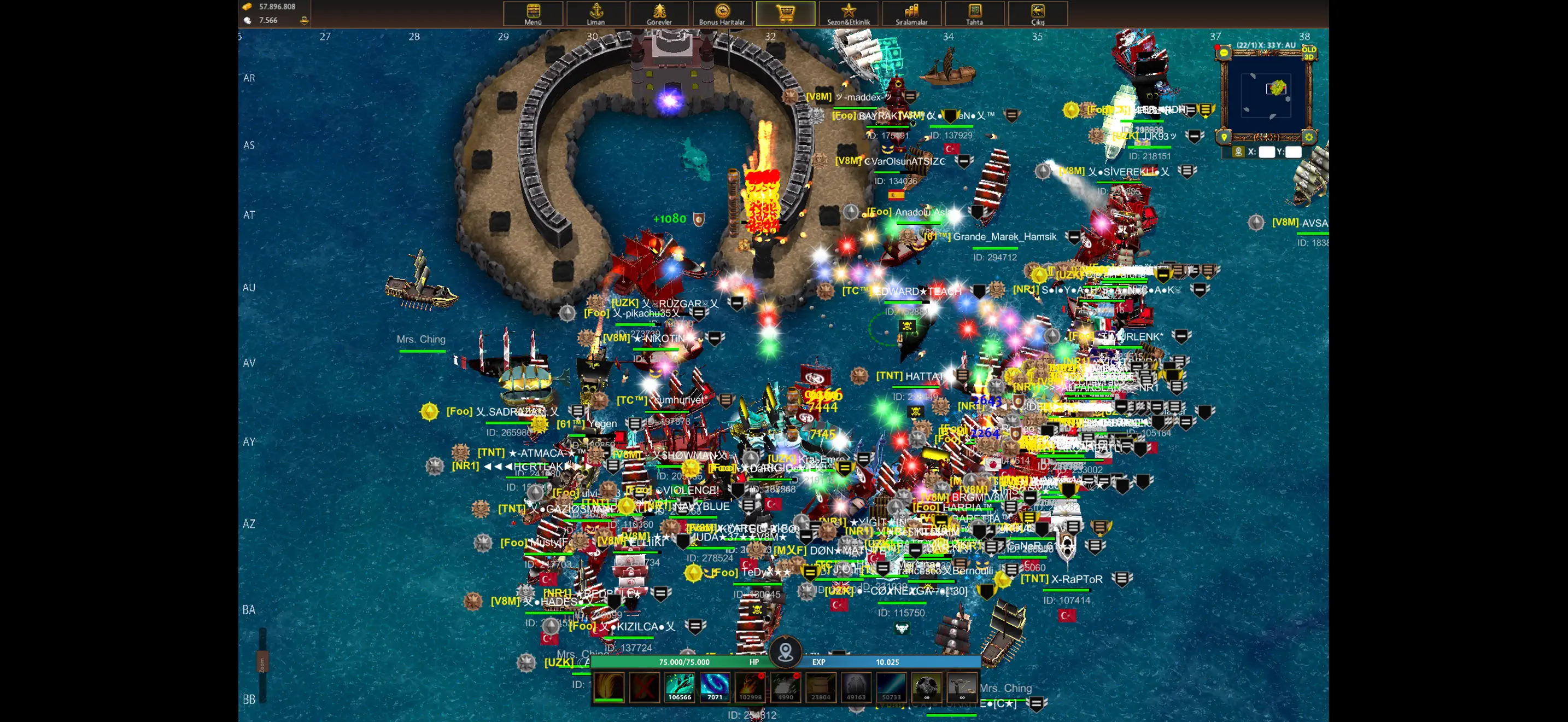Viewport: 1568px width, 722px height.
Task: Open the shopping cart store icon
Action: click(x=785, y=12)
